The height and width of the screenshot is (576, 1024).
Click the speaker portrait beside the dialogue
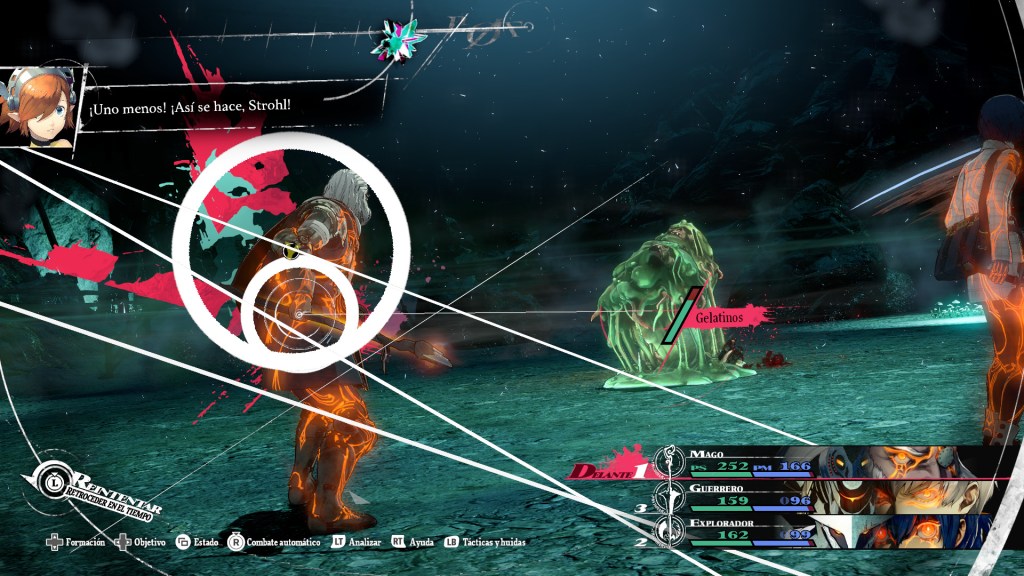coord(40,106)
